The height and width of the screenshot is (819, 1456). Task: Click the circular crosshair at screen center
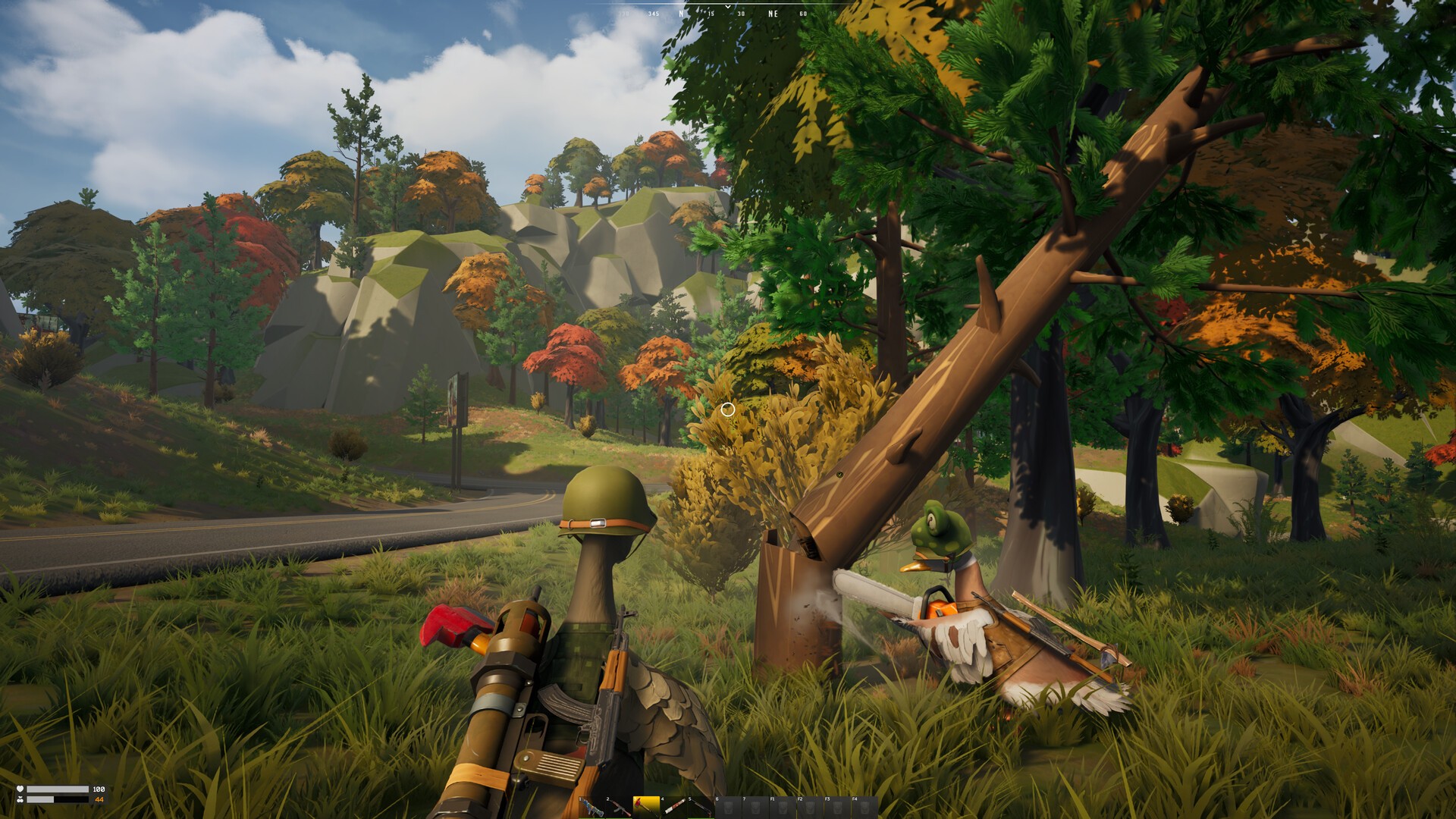pos(728,409)
